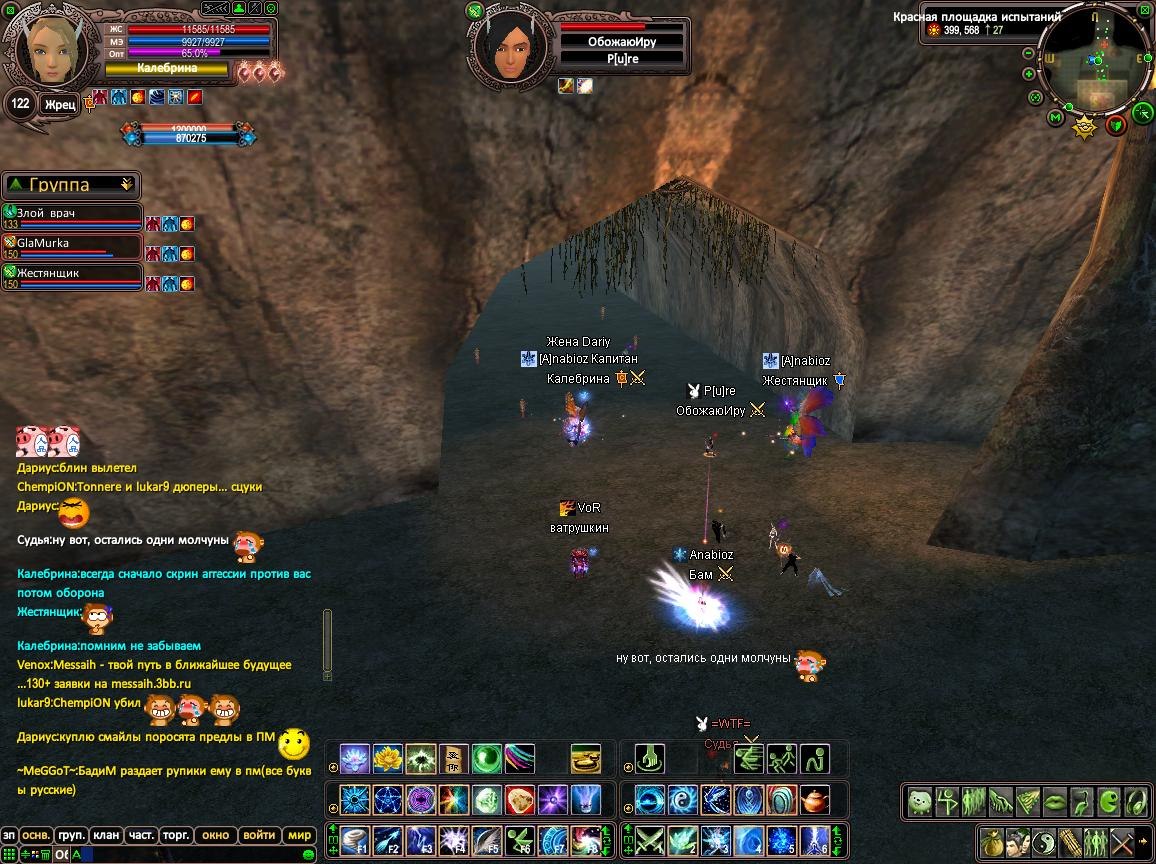Screen dimensions: 1156x864
Task: Switch chat to the "мир" tab
Action: (x=300, y=835)
